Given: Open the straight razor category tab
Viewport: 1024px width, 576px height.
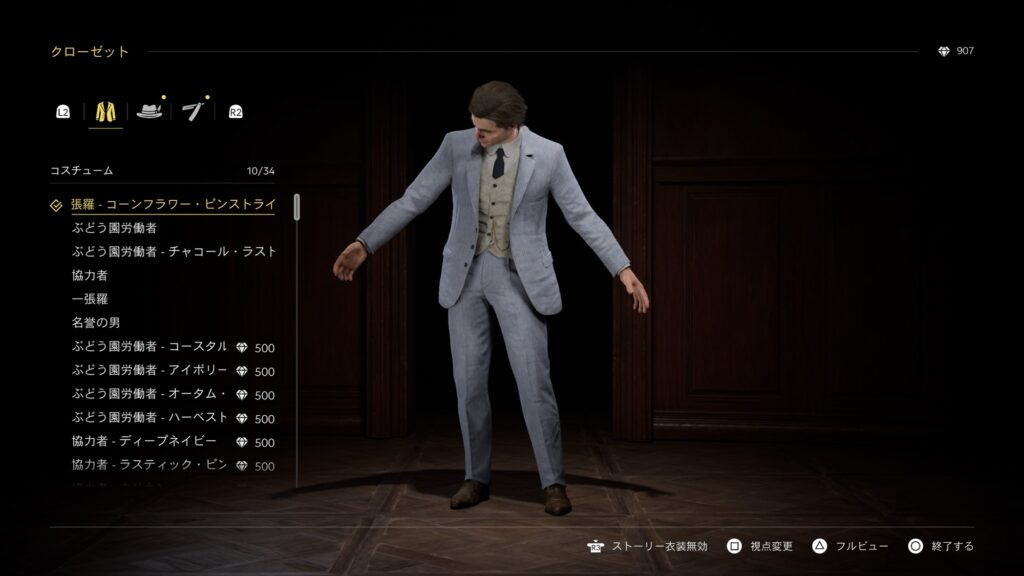Looking at the screenshot, I should click(193, 111).
